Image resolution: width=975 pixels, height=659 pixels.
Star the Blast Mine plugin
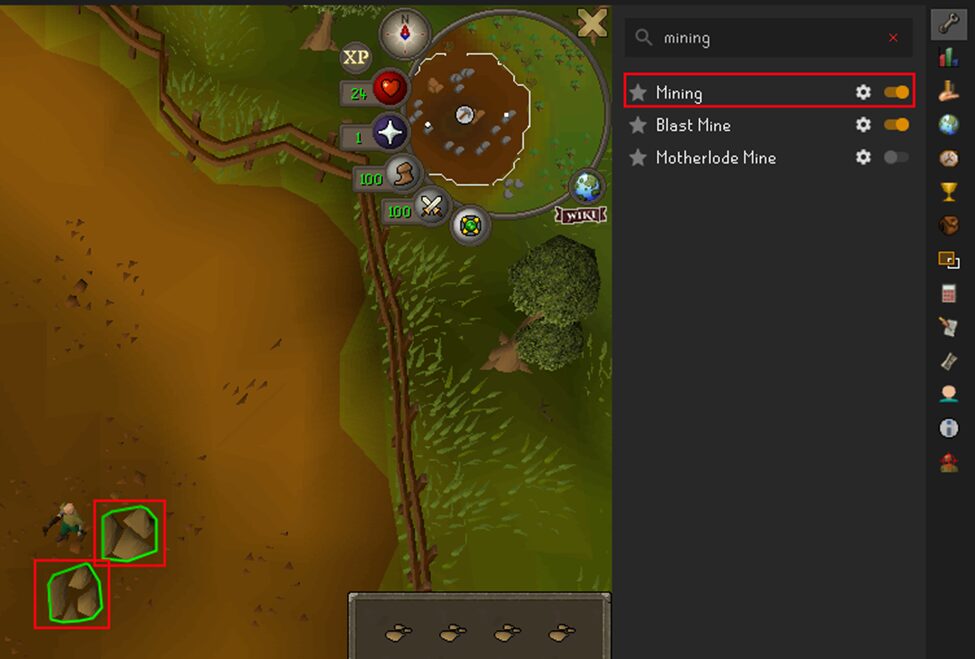tap(638, 125)
